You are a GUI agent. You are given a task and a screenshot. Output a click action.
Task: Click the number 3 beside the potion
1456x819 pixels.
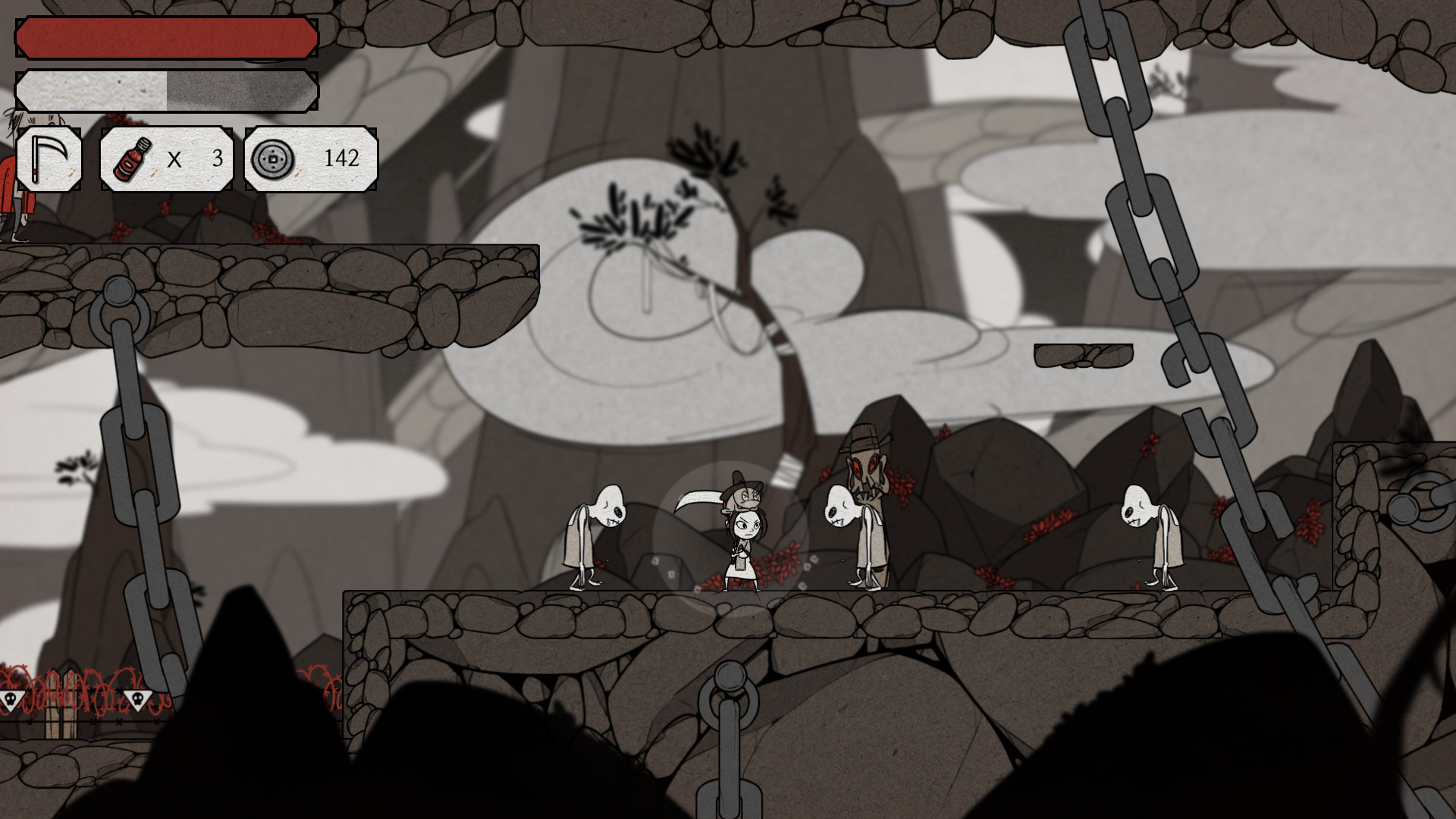tap(216, 159)
